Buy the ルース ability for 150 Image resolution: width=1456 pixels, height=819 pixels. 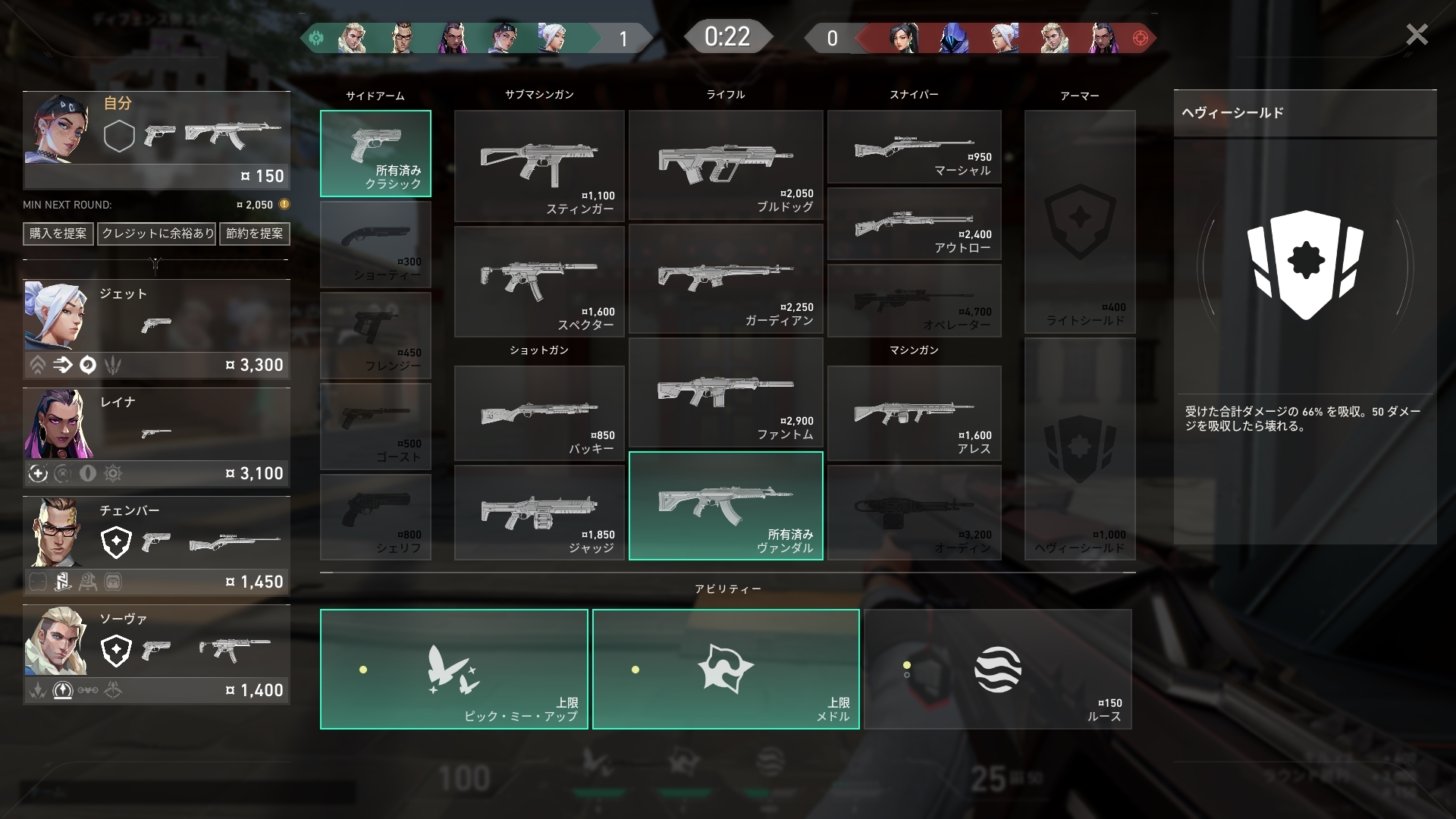[997, 669]
